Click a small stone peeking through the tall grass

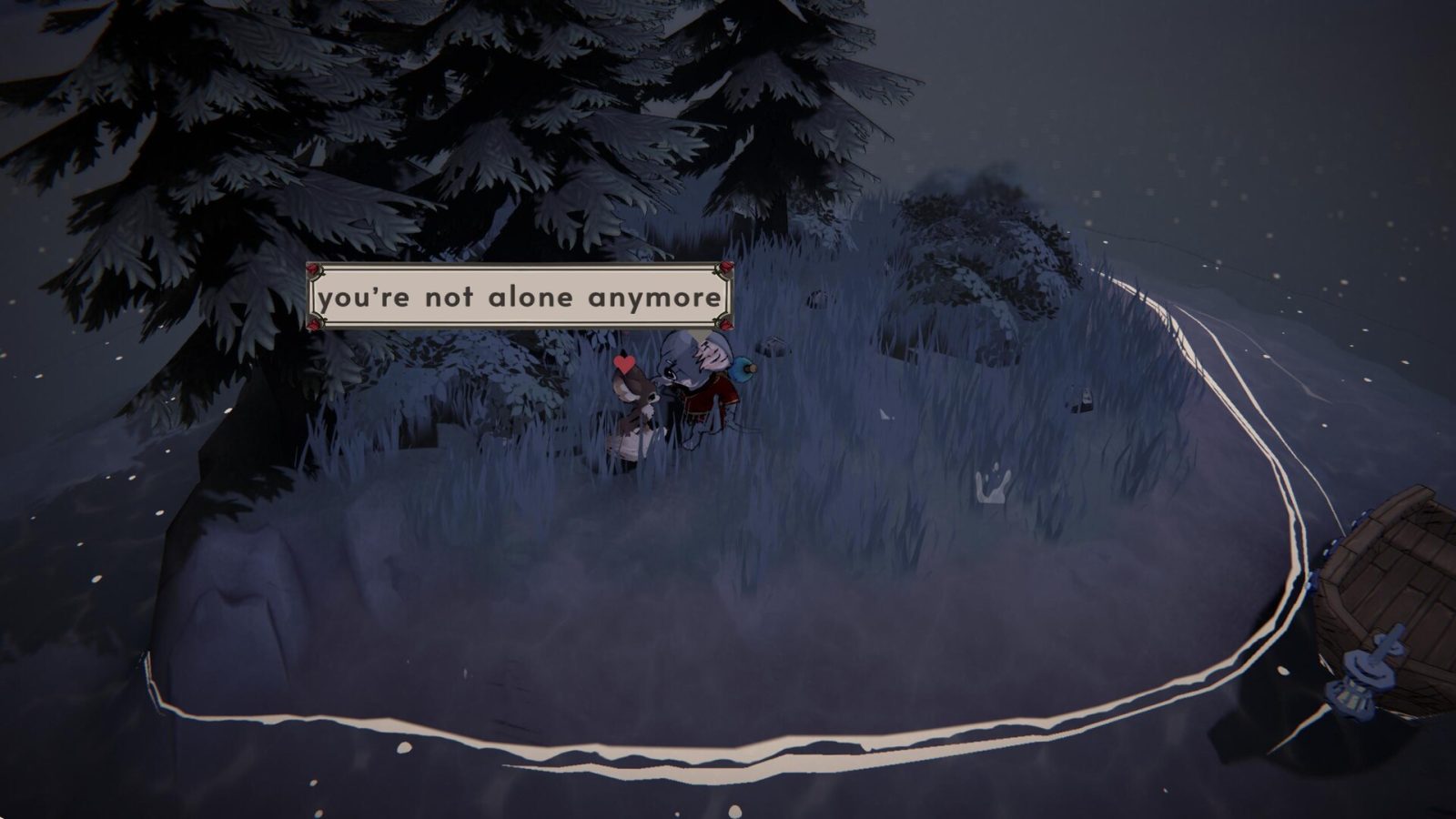(x=772, y=346)
